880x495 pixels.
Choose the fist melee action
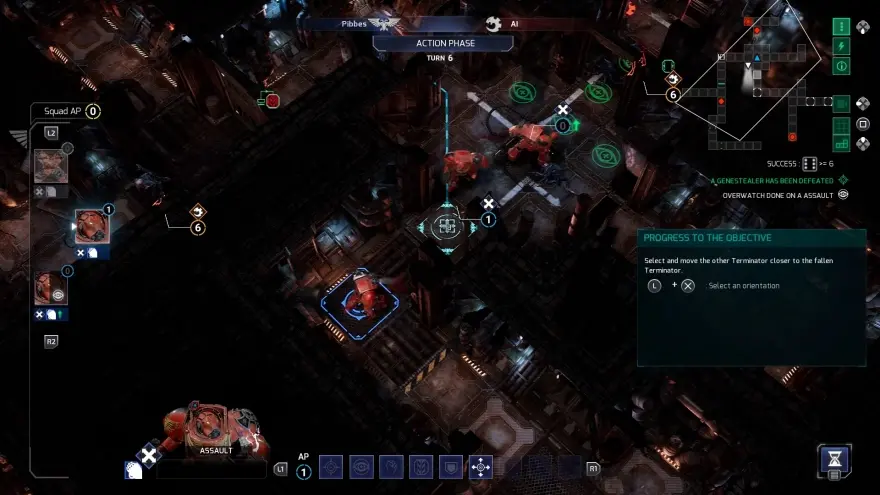tap(391, 466)
